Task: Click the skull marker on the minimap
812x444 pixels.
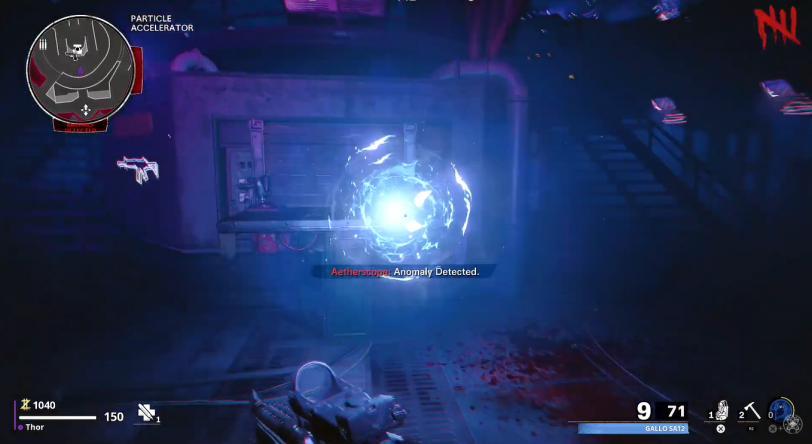Action: tap(76, 48)
